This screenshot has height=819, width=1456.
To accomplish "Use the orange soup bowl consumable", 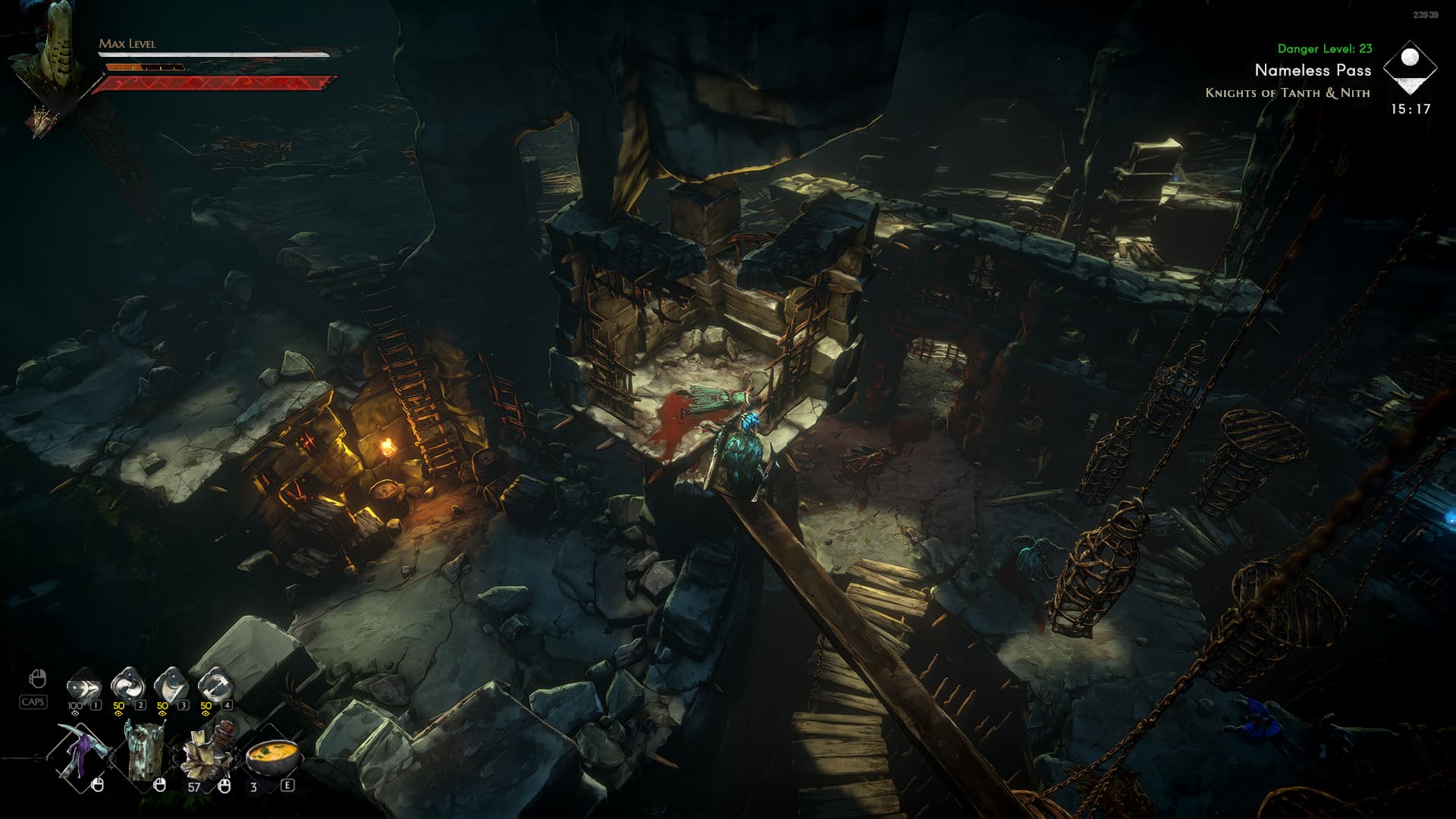I will click(272, 757).
